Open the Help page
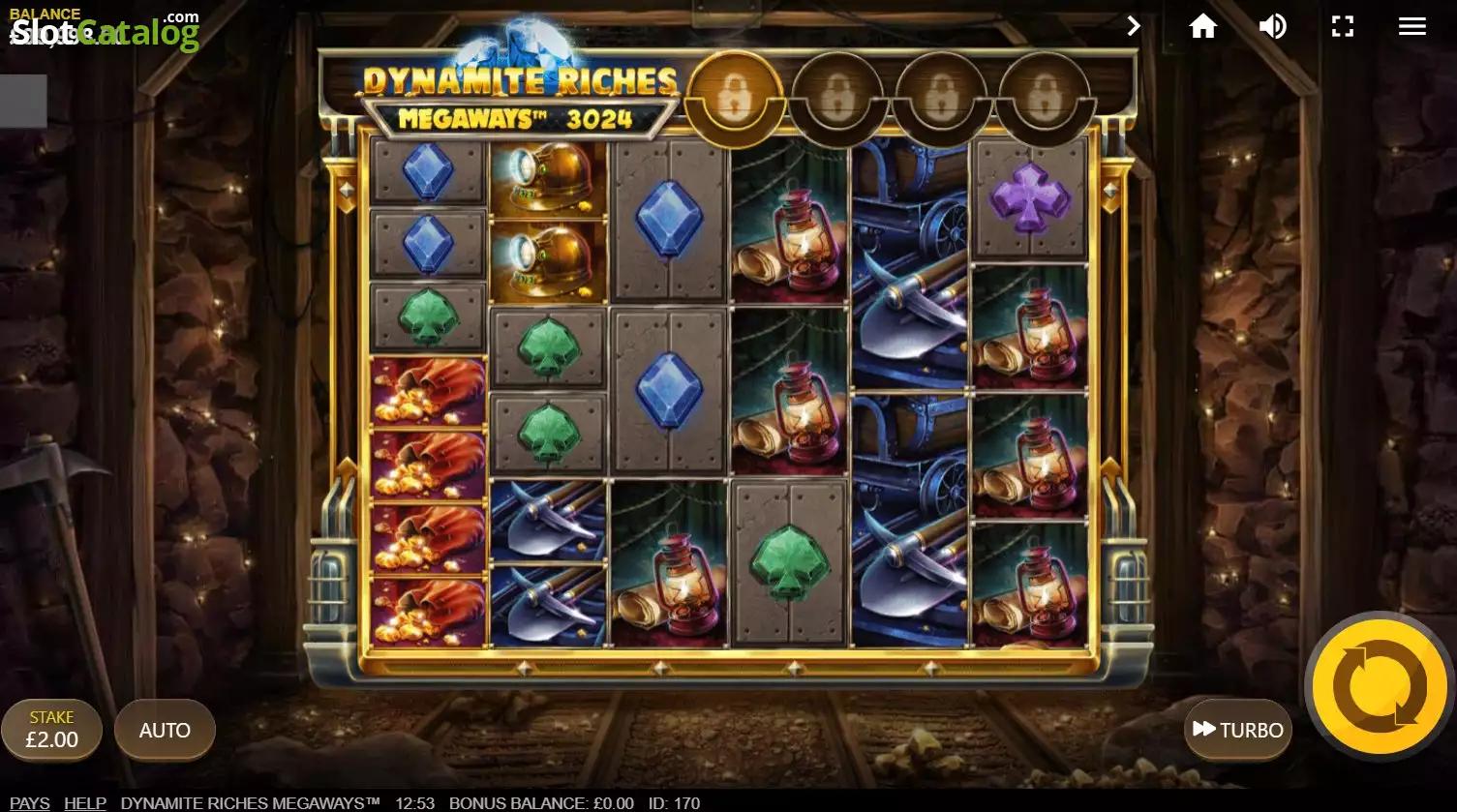The height and width of the screenshot is (812, 1457). click(85, 803)
